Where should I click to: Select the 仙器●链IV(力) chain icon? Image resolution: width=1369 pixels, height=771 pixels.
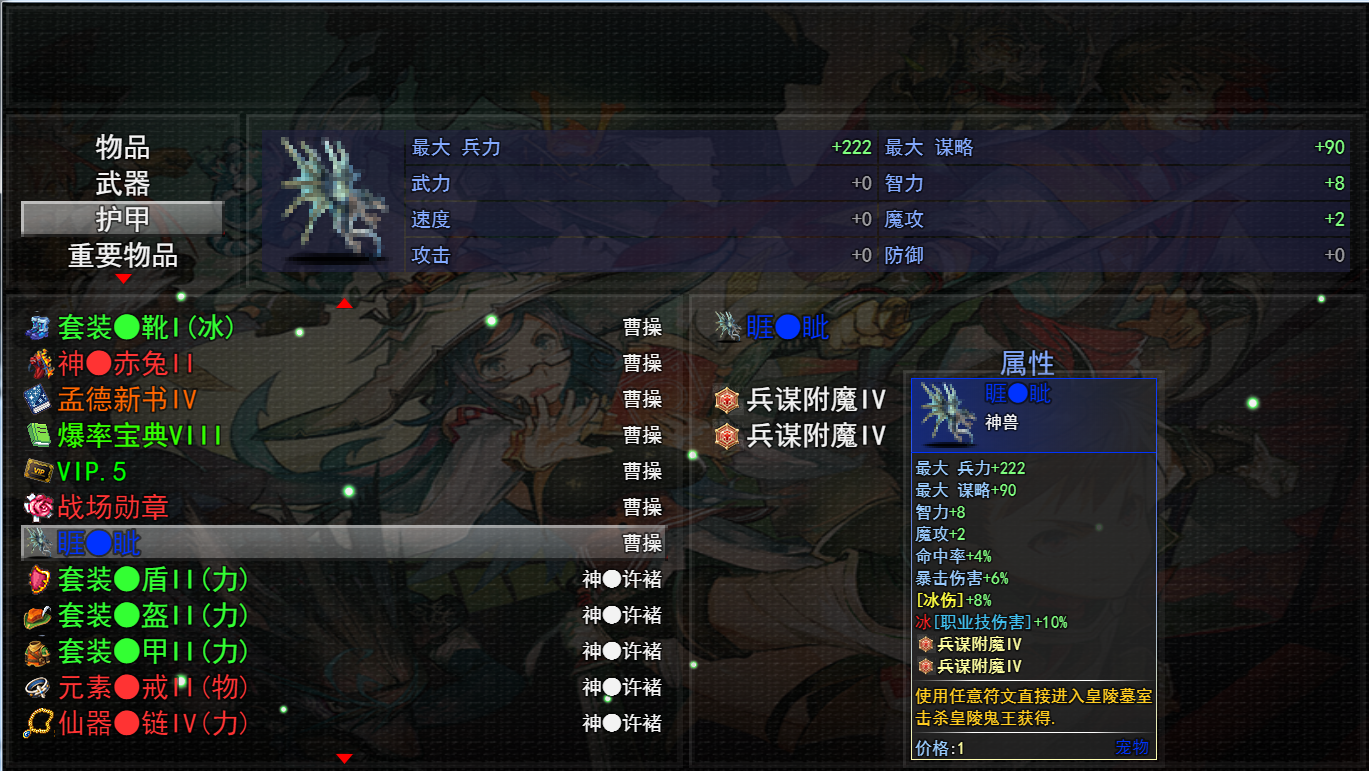pos(35,723)
